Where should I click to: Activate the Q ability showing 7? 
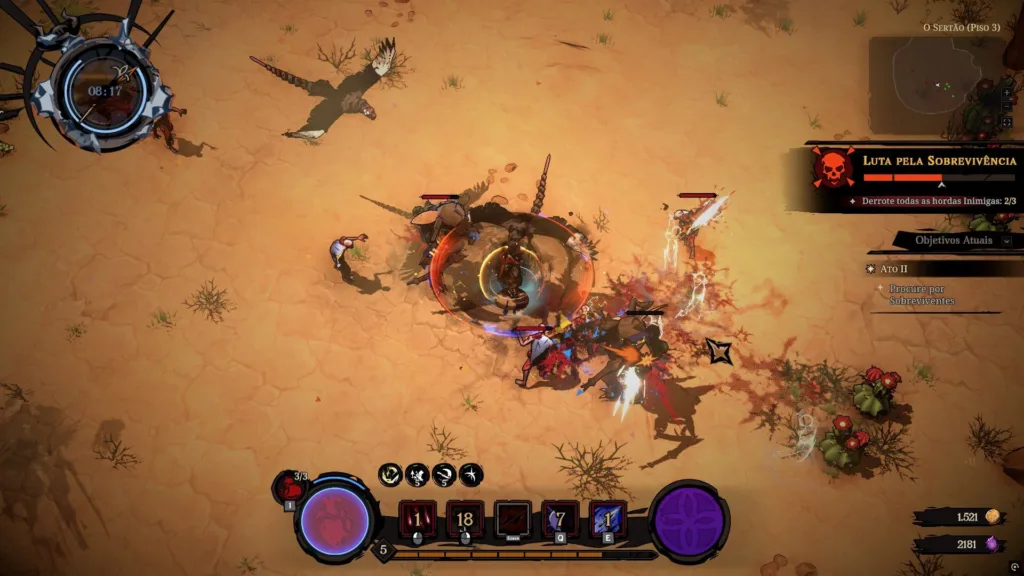pyautogui.click(x=560, y=520)
